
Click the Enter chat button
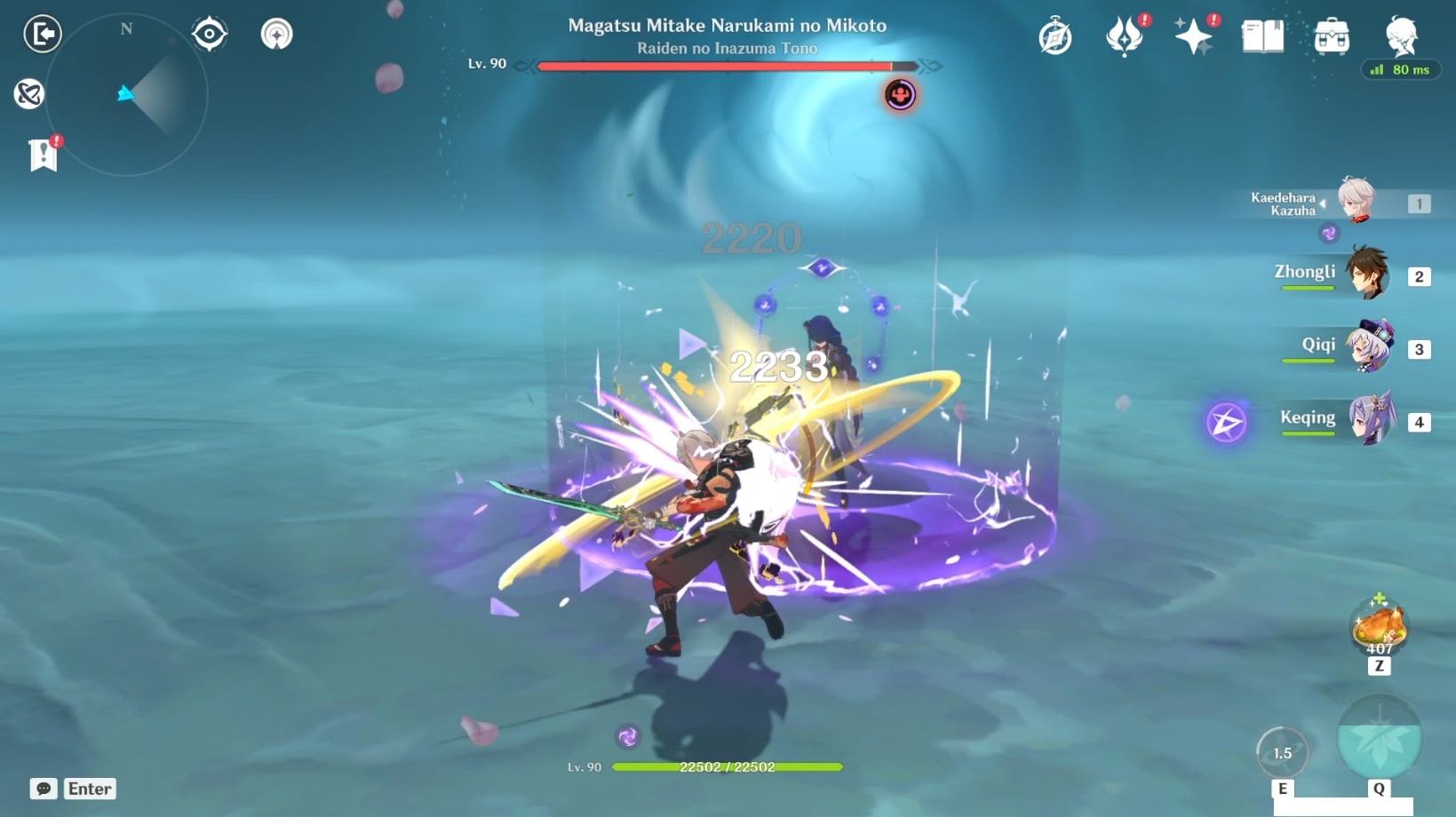click(x=89, y=789)
